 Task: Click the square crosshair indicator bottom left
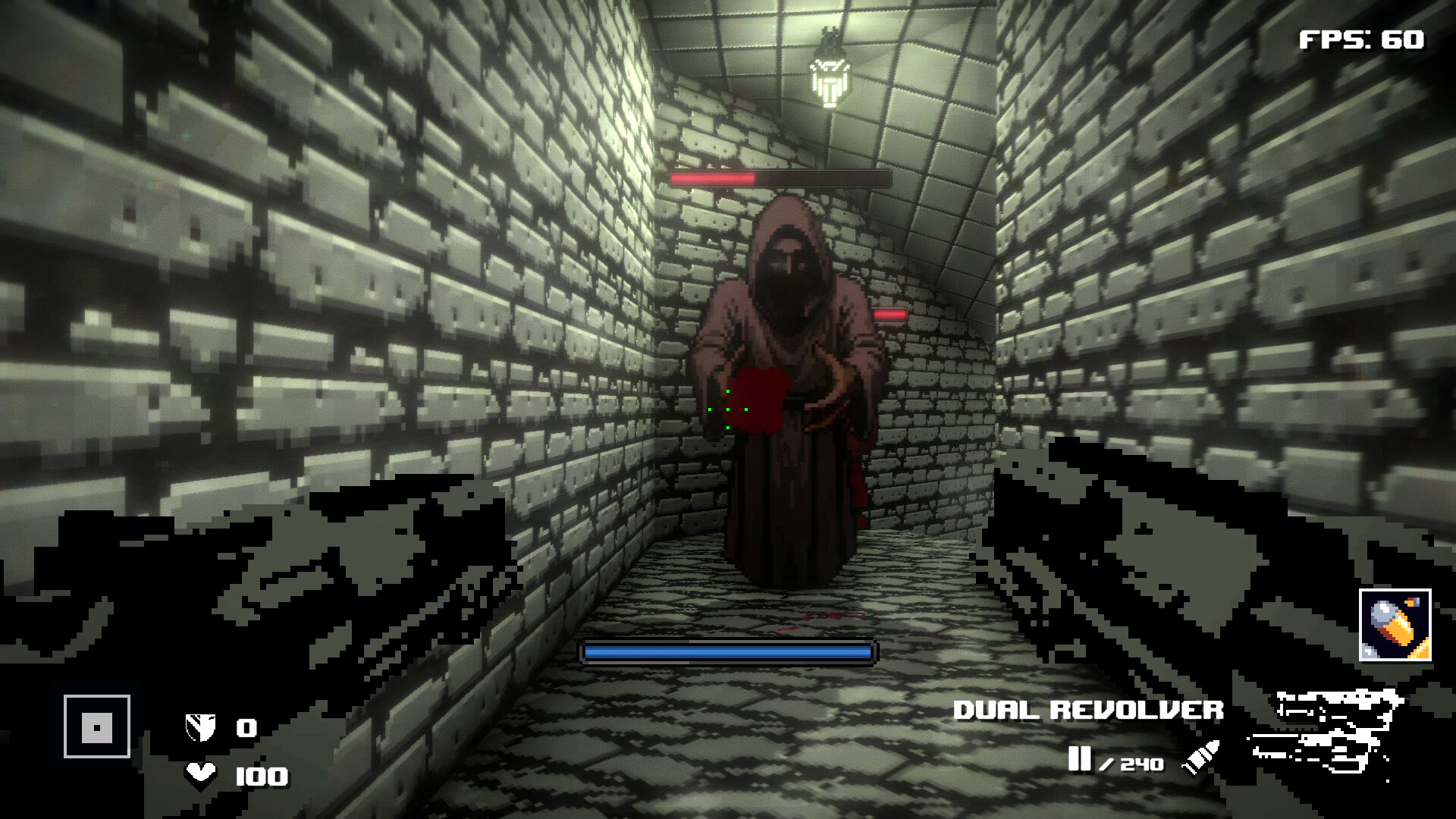[97, 726]
